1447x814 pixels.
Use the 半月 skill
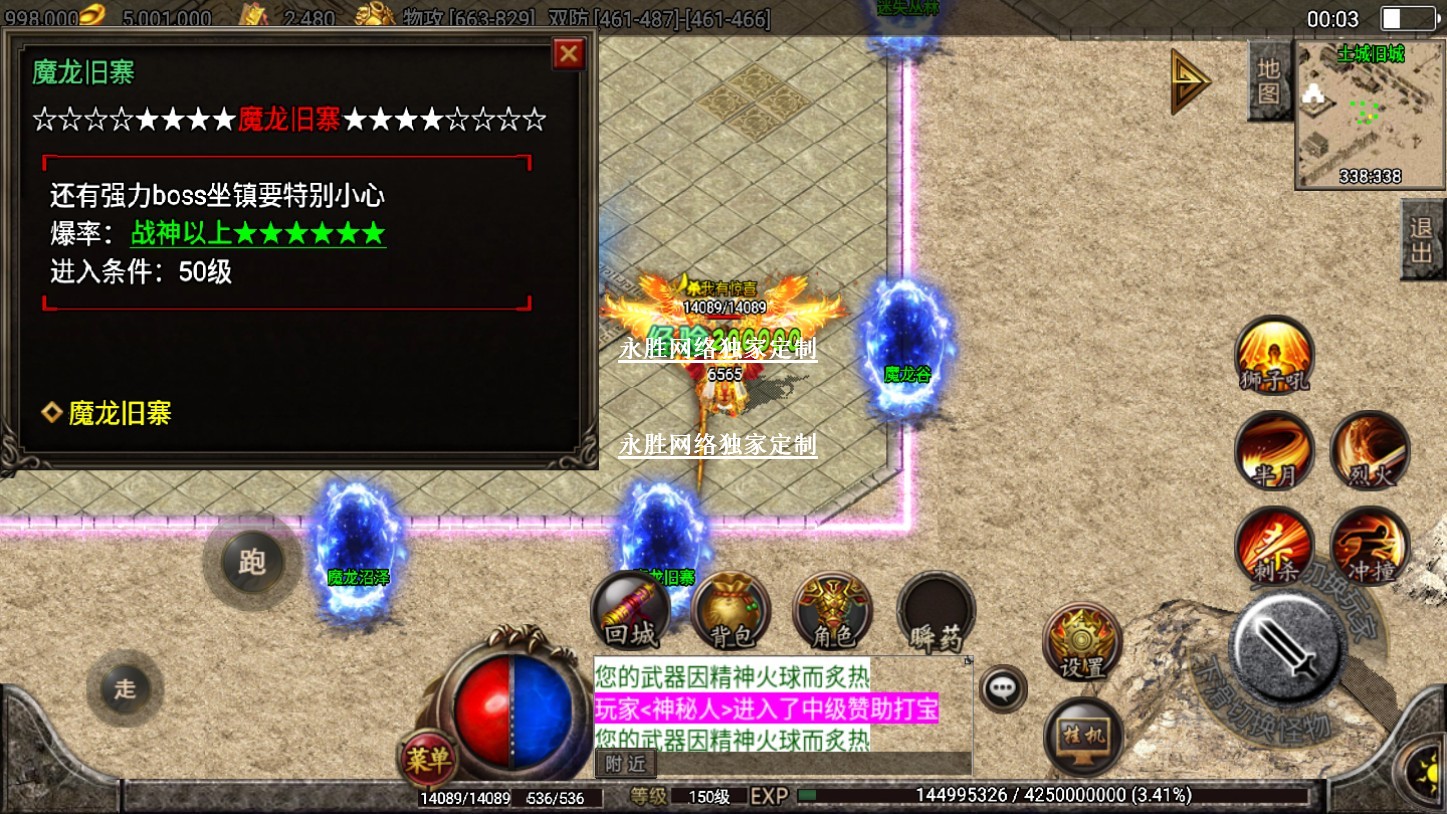coord(1274,450)
